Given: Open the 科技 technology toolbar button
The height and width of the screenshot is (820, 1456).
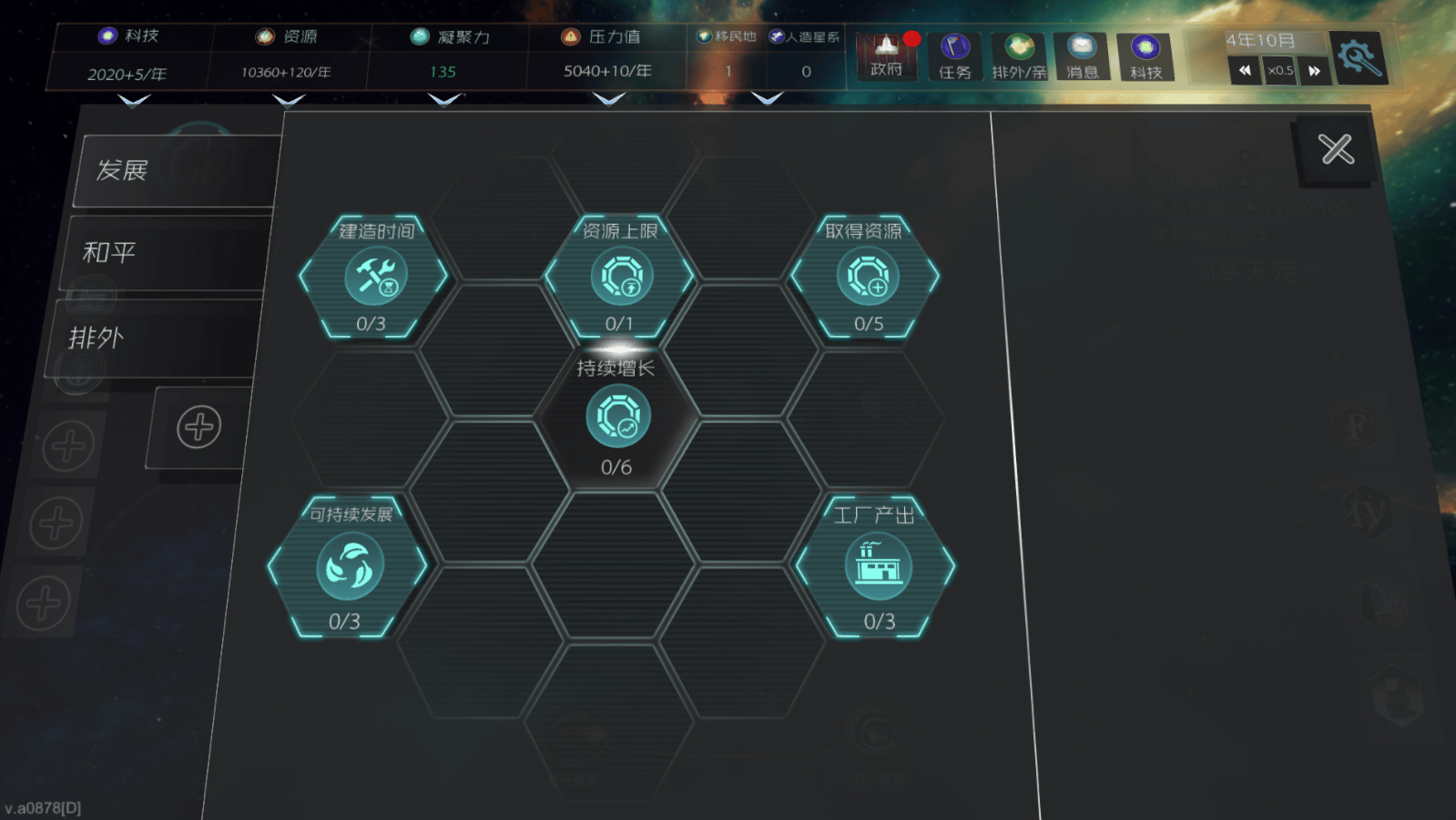Looking at the screenshot, I should [1145, 56].
